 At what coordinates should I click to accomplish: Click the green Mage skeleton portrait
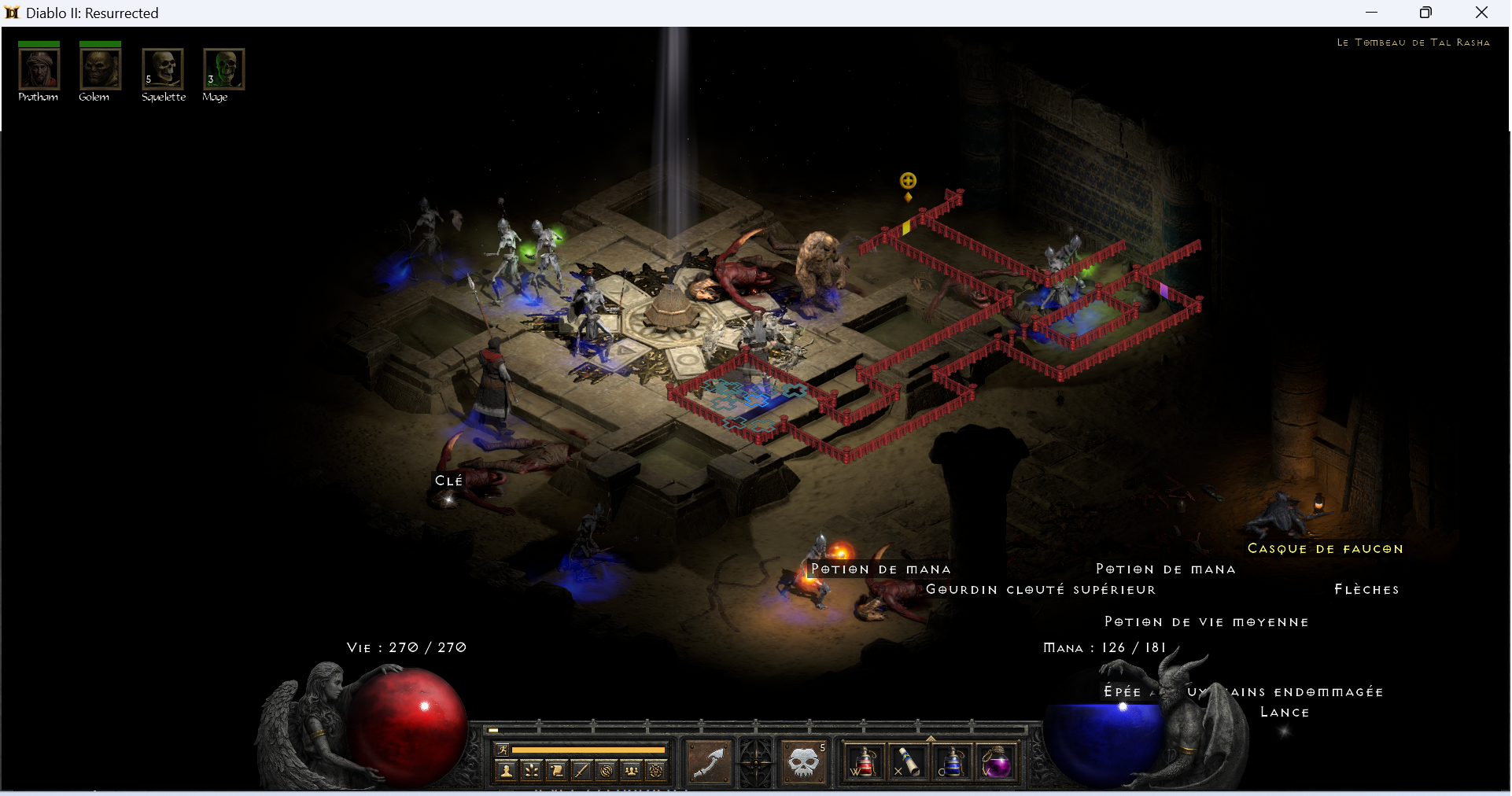click(224, 69)
